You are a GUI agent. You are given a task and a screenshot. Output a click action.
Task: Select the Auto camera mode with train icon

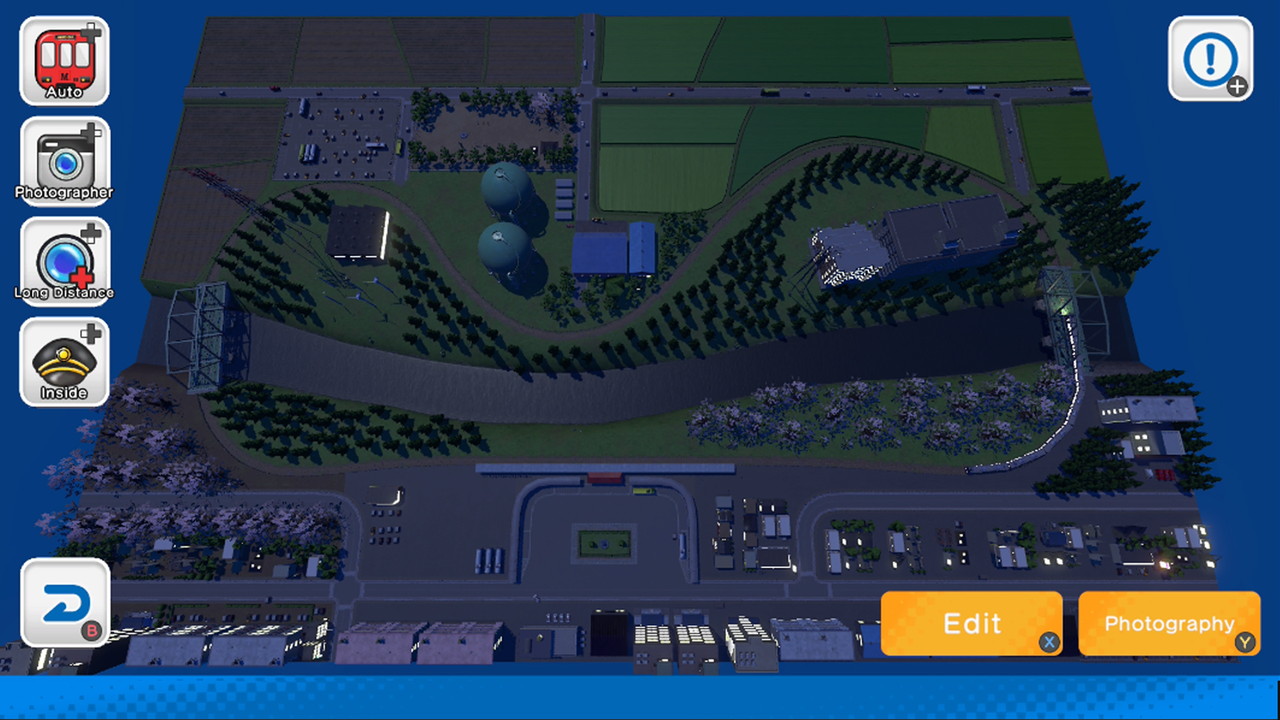[63, 60]
